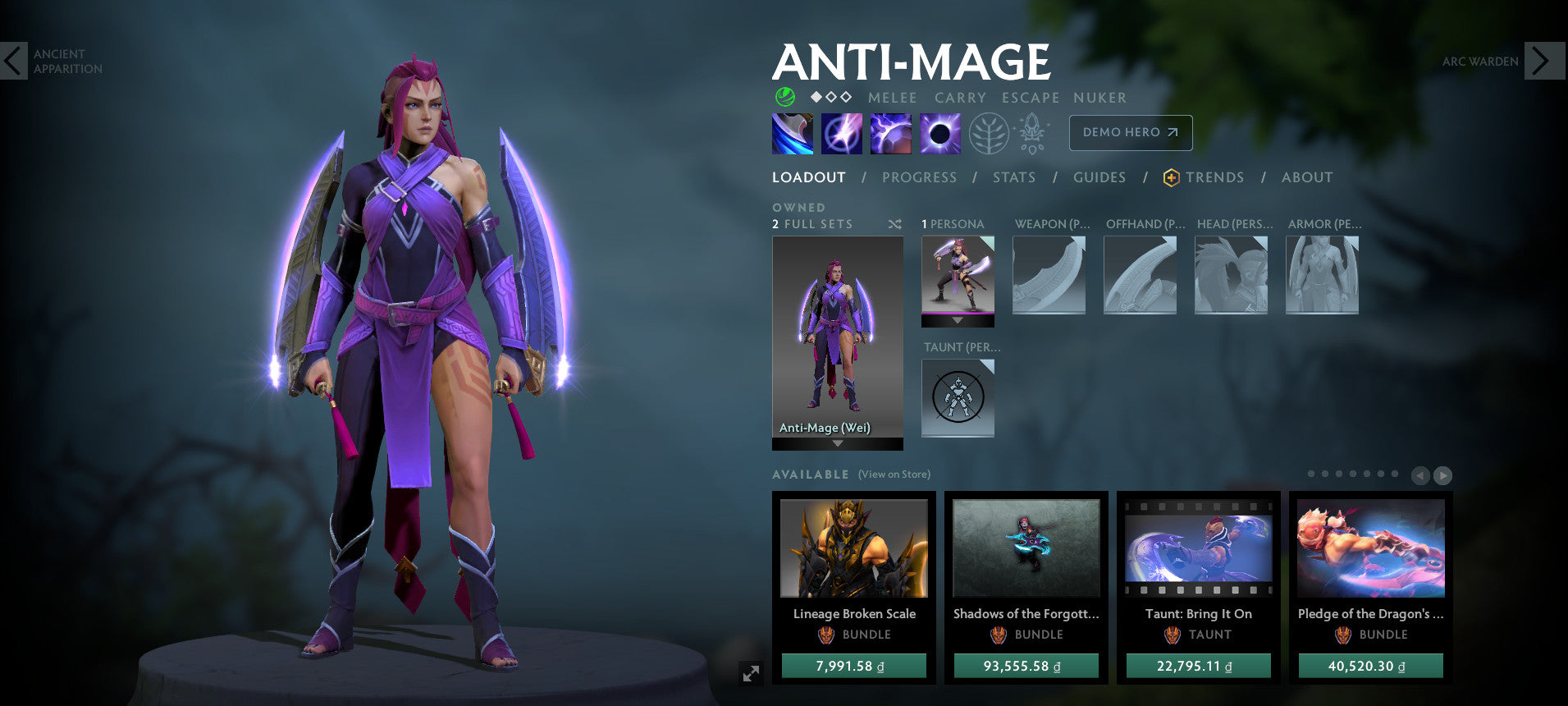Click the expand portrait icon at bottom left

click(751, 674)
